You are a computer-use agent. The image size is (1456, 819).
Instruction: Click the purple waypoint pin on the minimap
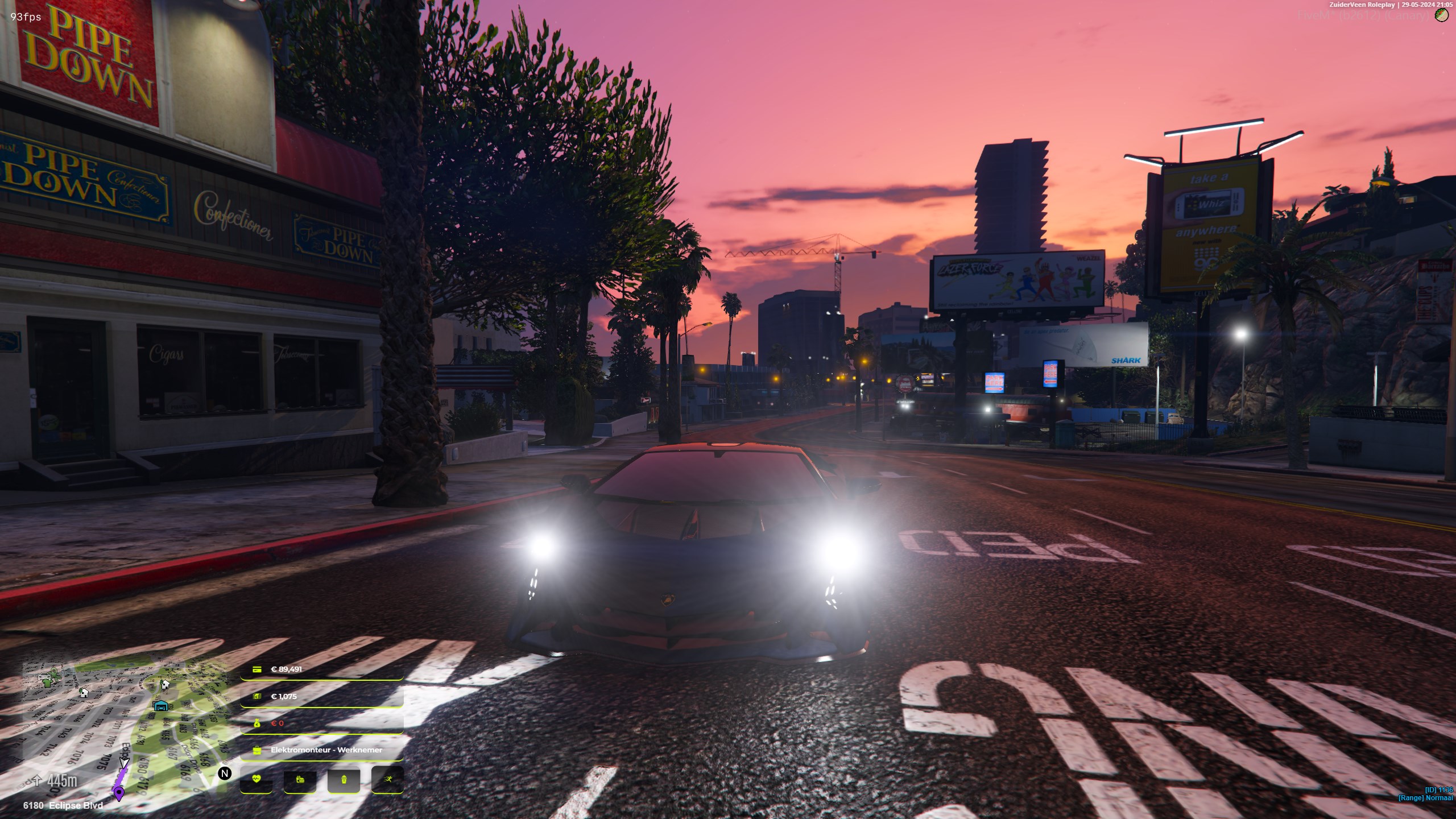119,793
